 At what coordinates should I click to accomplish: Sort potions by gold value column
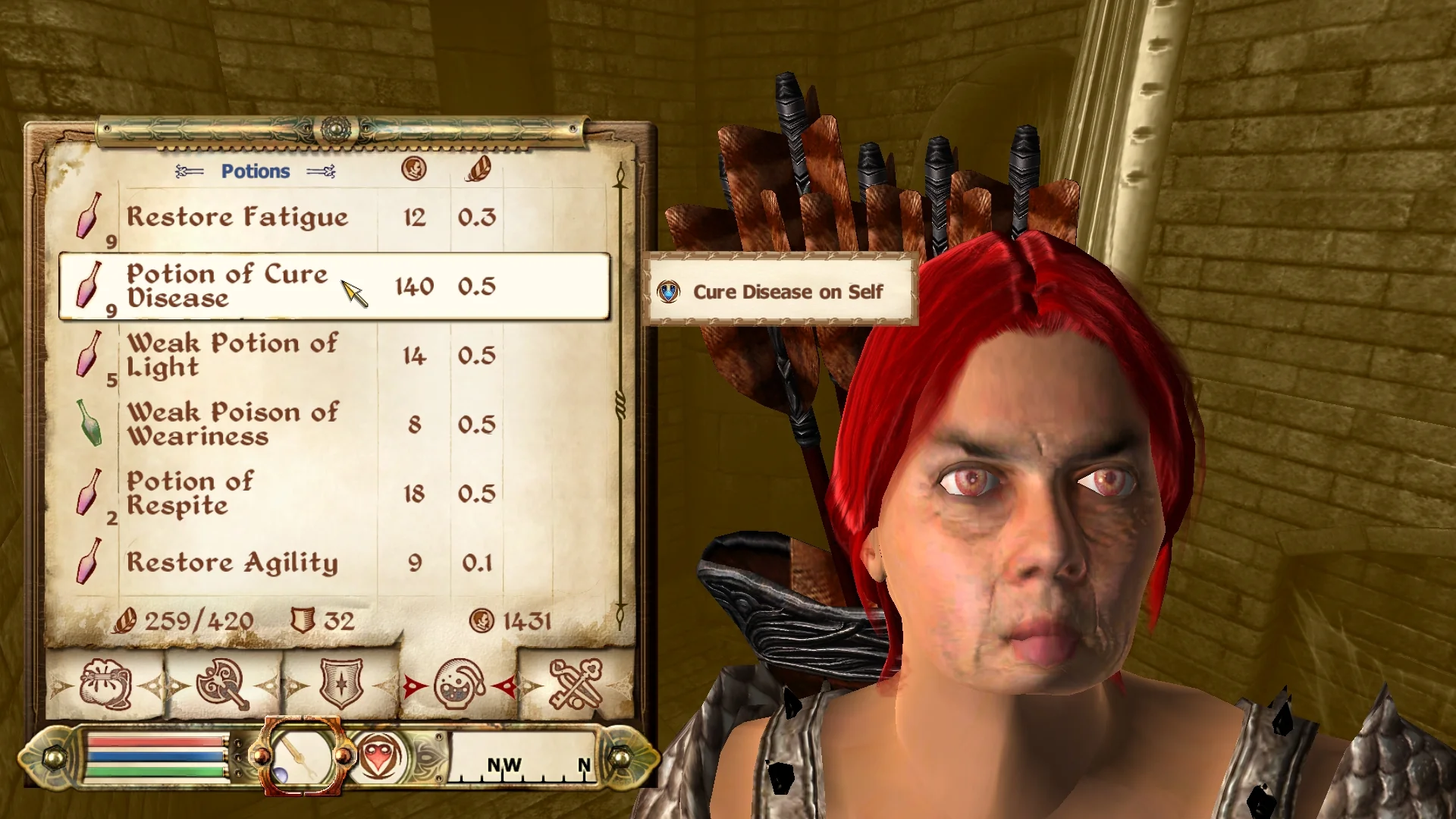414,168
